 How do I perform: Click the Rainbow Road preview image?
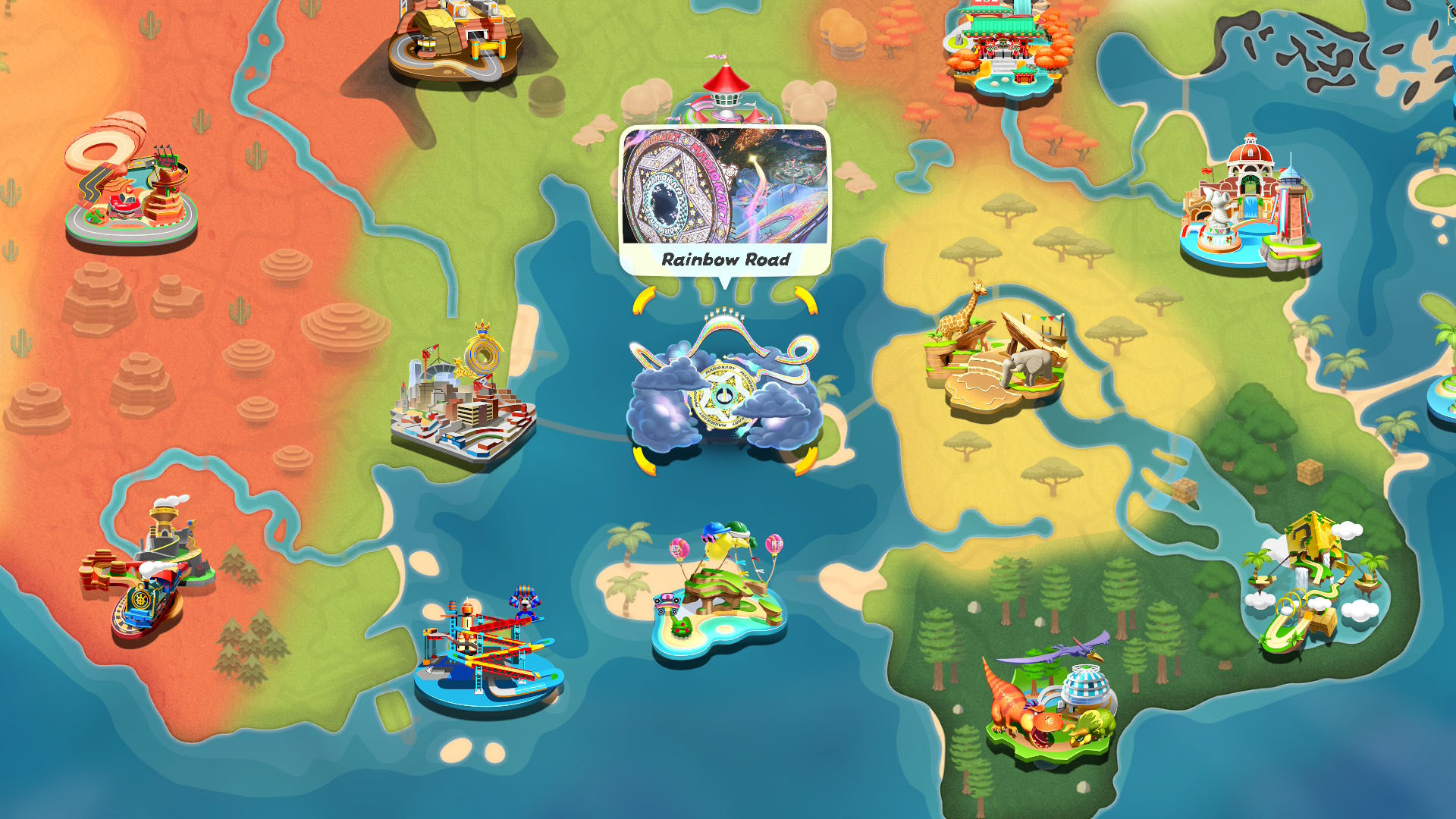pos(724,186)
